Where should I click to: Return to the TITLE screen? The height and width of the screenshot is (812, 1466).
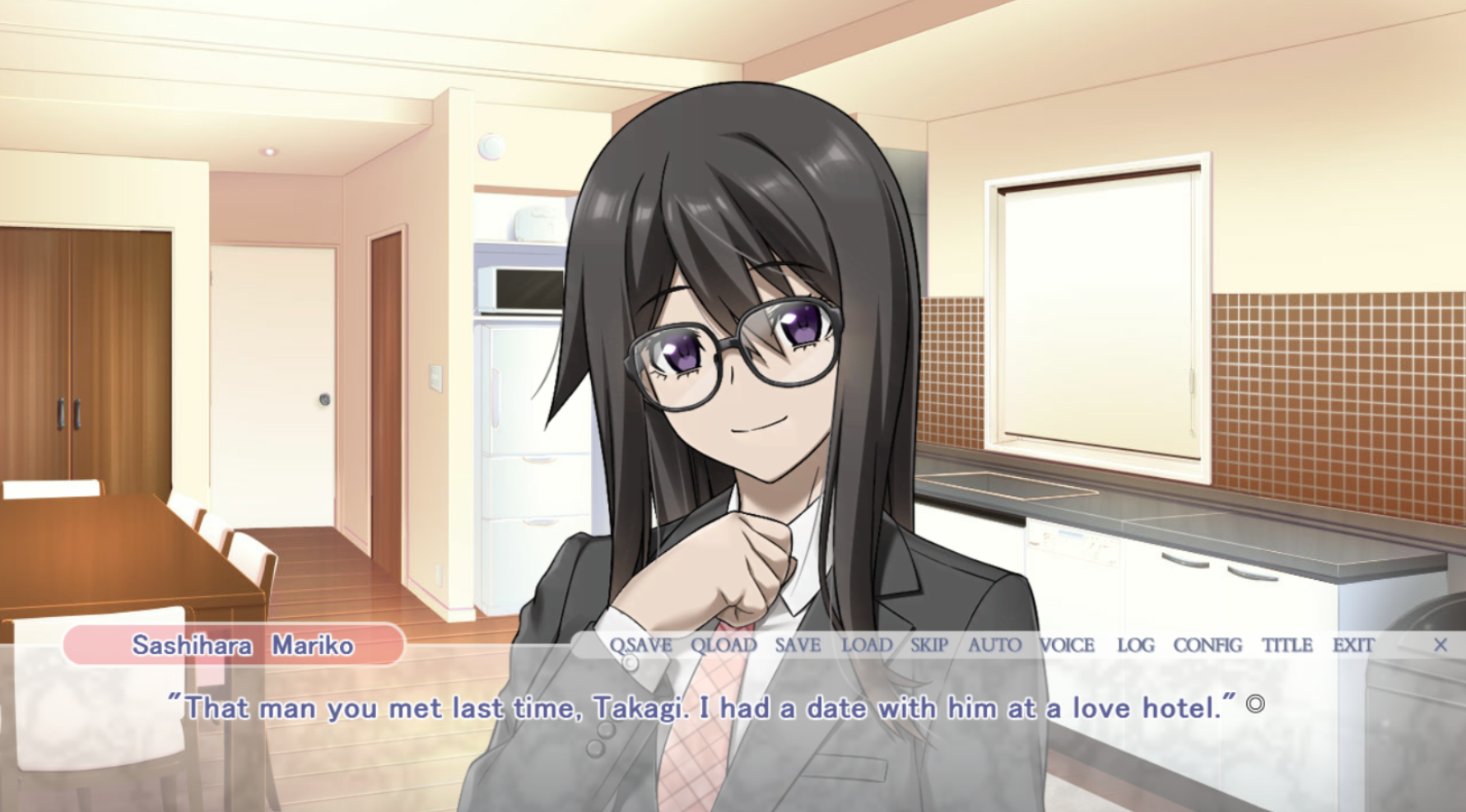tap(1287, 645)
